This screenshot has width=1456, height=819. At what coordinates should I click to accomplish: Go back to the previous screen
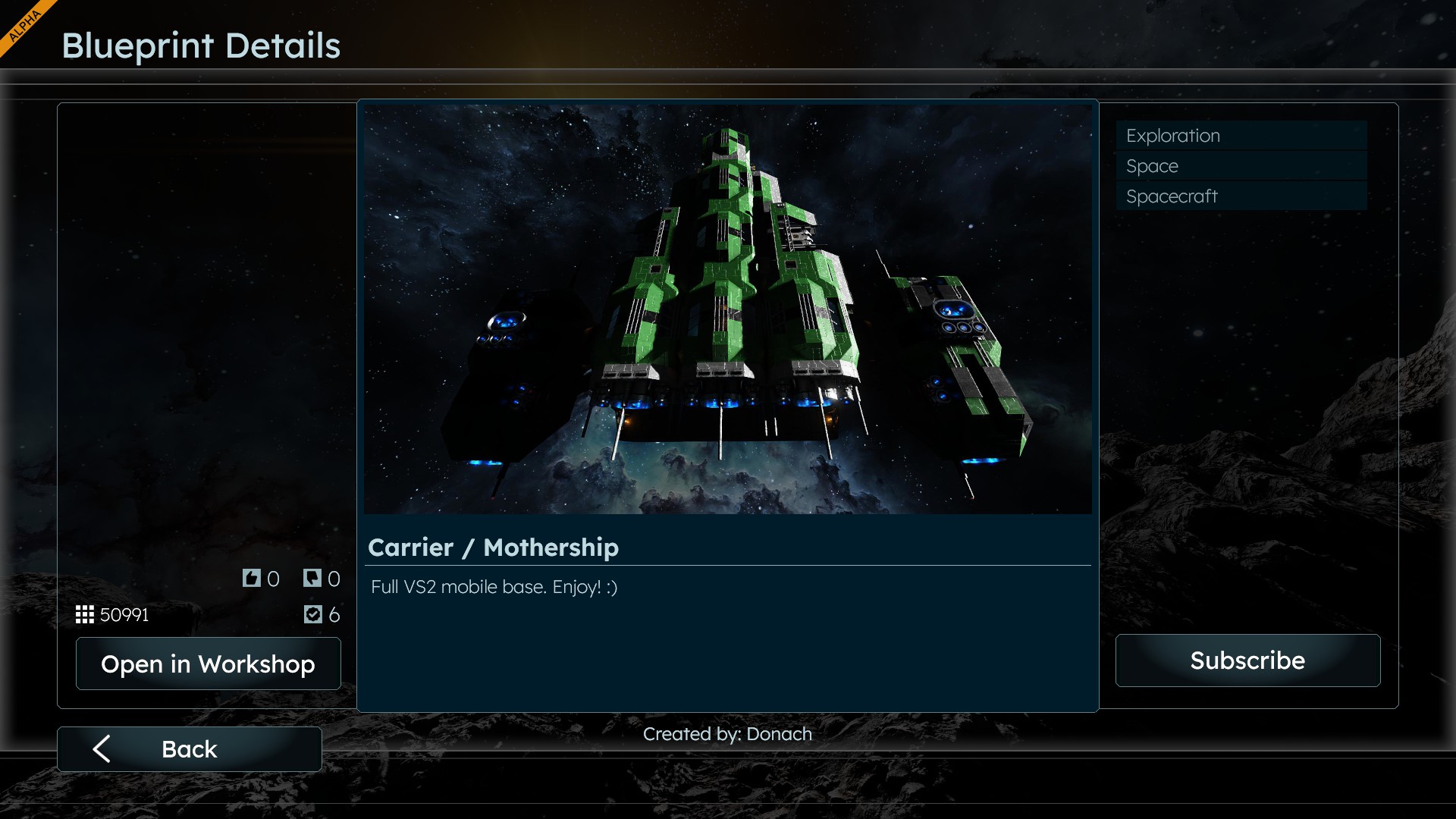189,749
